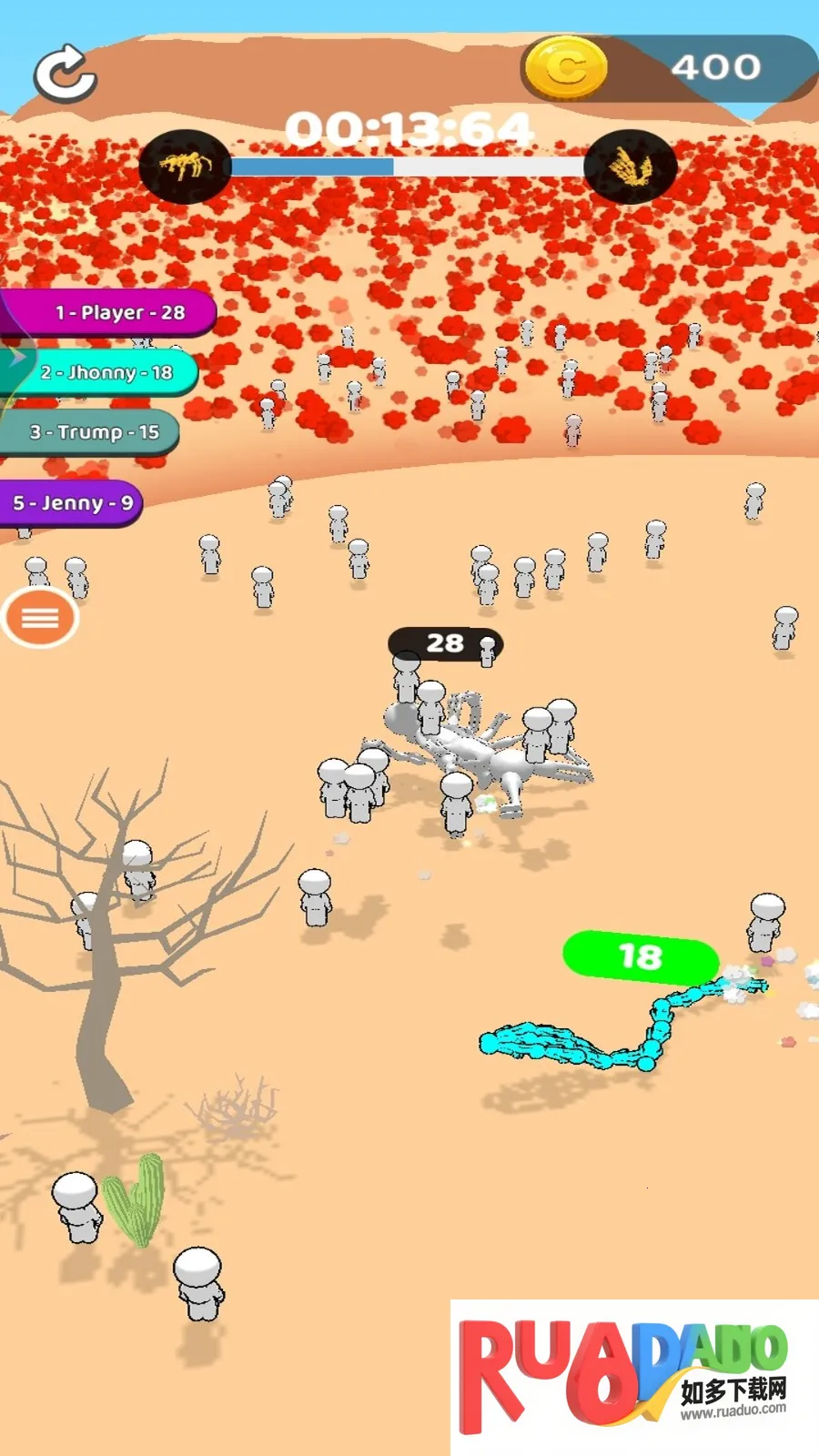Tap the gold coin icon
The width and height of the screenshot is (819, 1456).
pyautogui.click(x=566, y=67)
